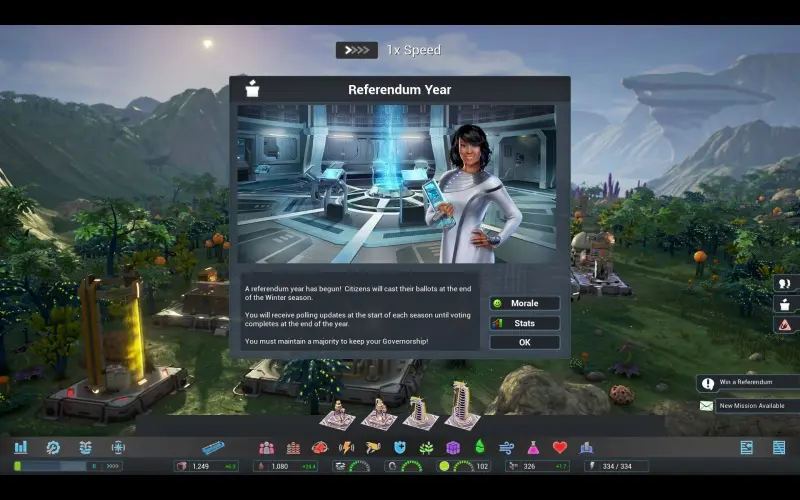
Task: Select the lightning bolt power category
Action: tap(347, 447)
